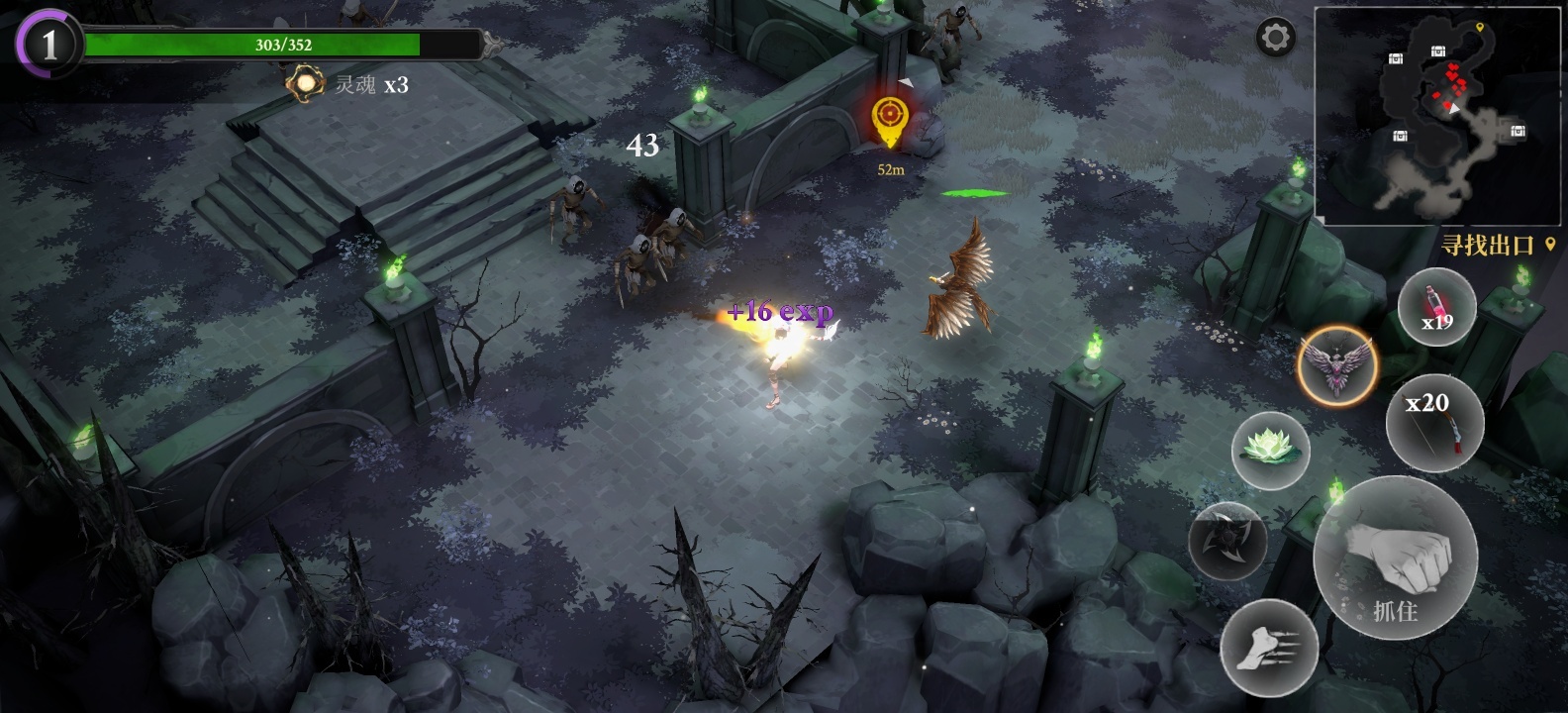Use the red health potion
This screenshot has width=1568, height=713.
pyautogui.click(x=1436, y=307)
